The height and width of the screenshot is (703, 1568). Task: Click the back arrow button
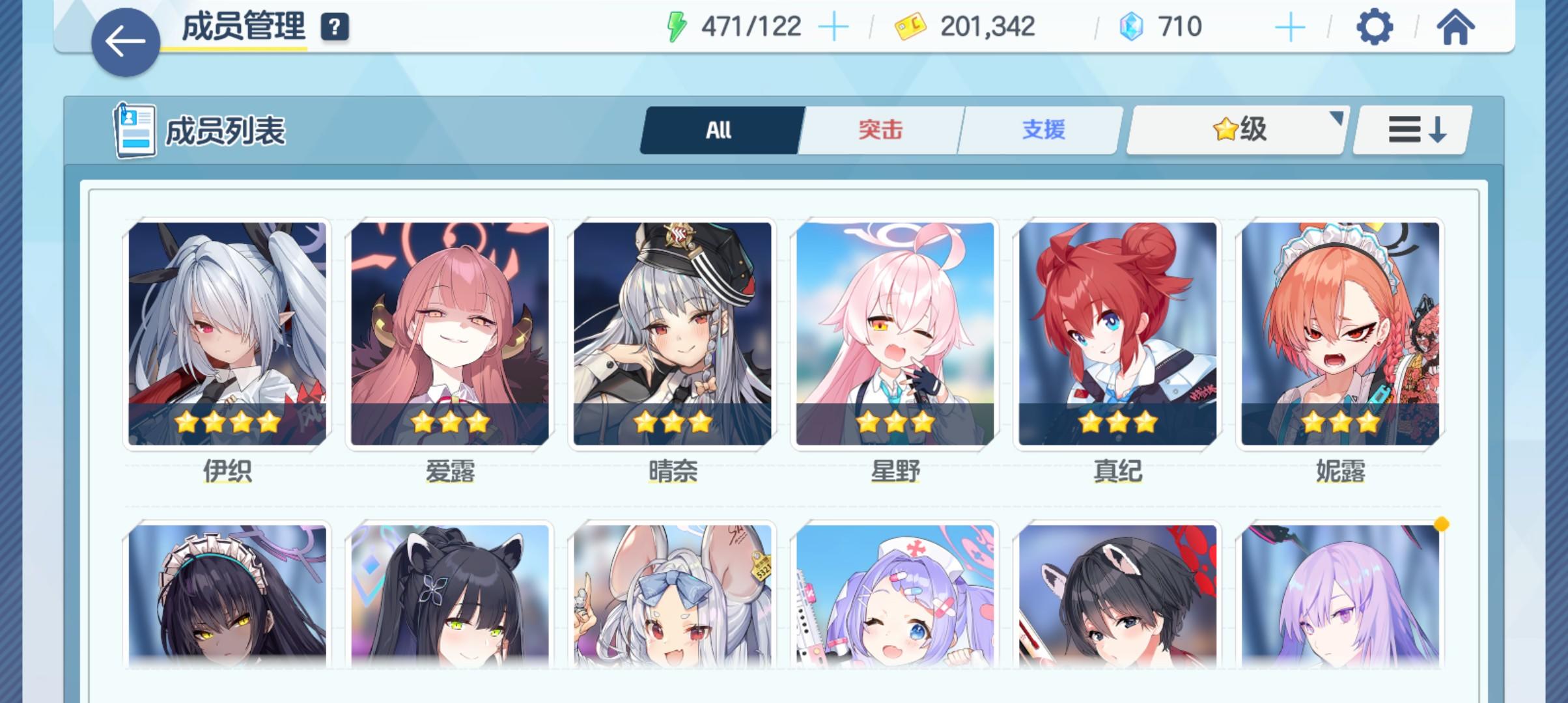(x=125, y=40)
